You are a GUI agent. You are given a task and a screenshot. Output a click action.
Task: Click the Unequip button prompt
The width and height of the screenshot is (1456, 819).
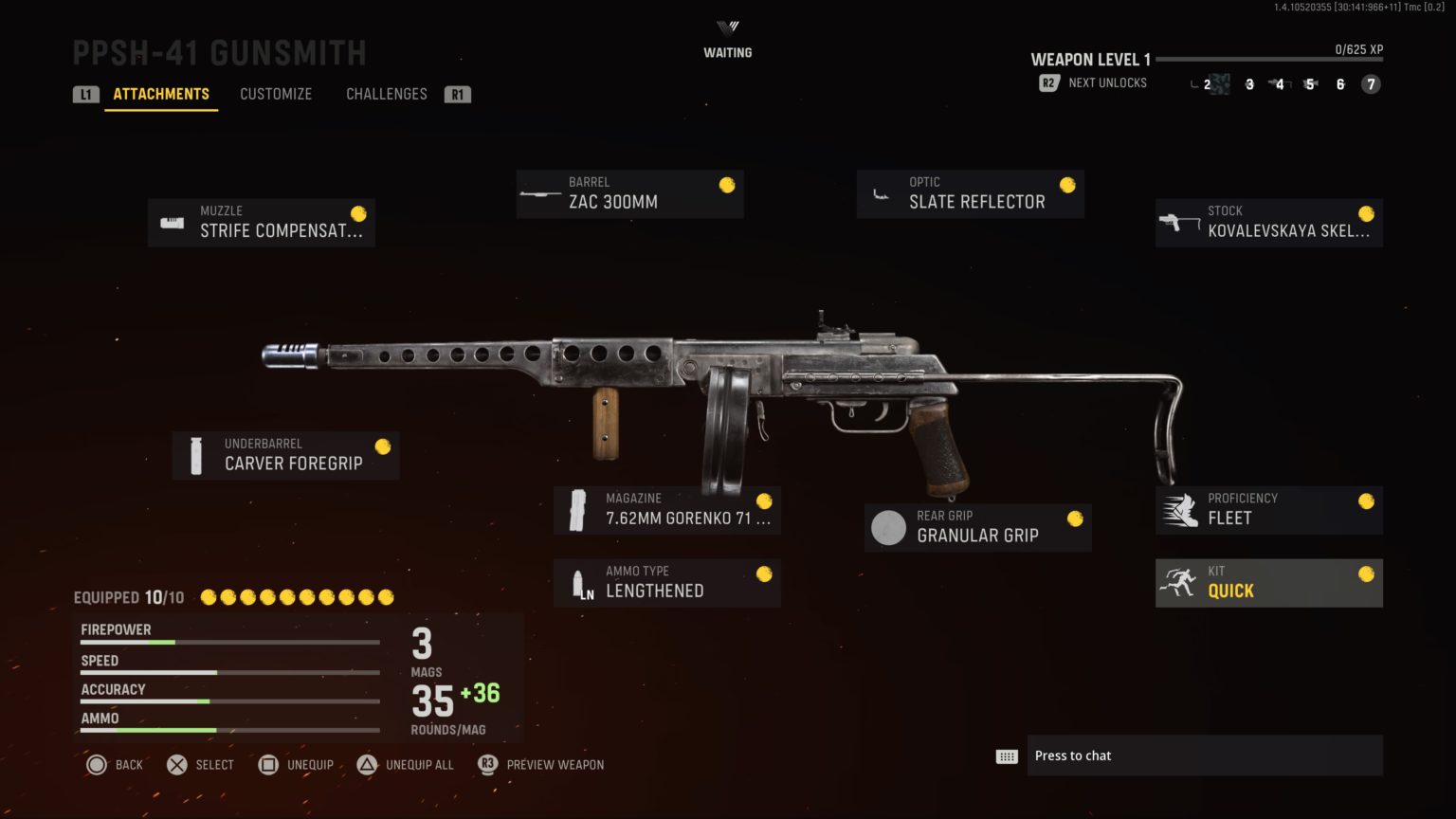tap(297, 764)
